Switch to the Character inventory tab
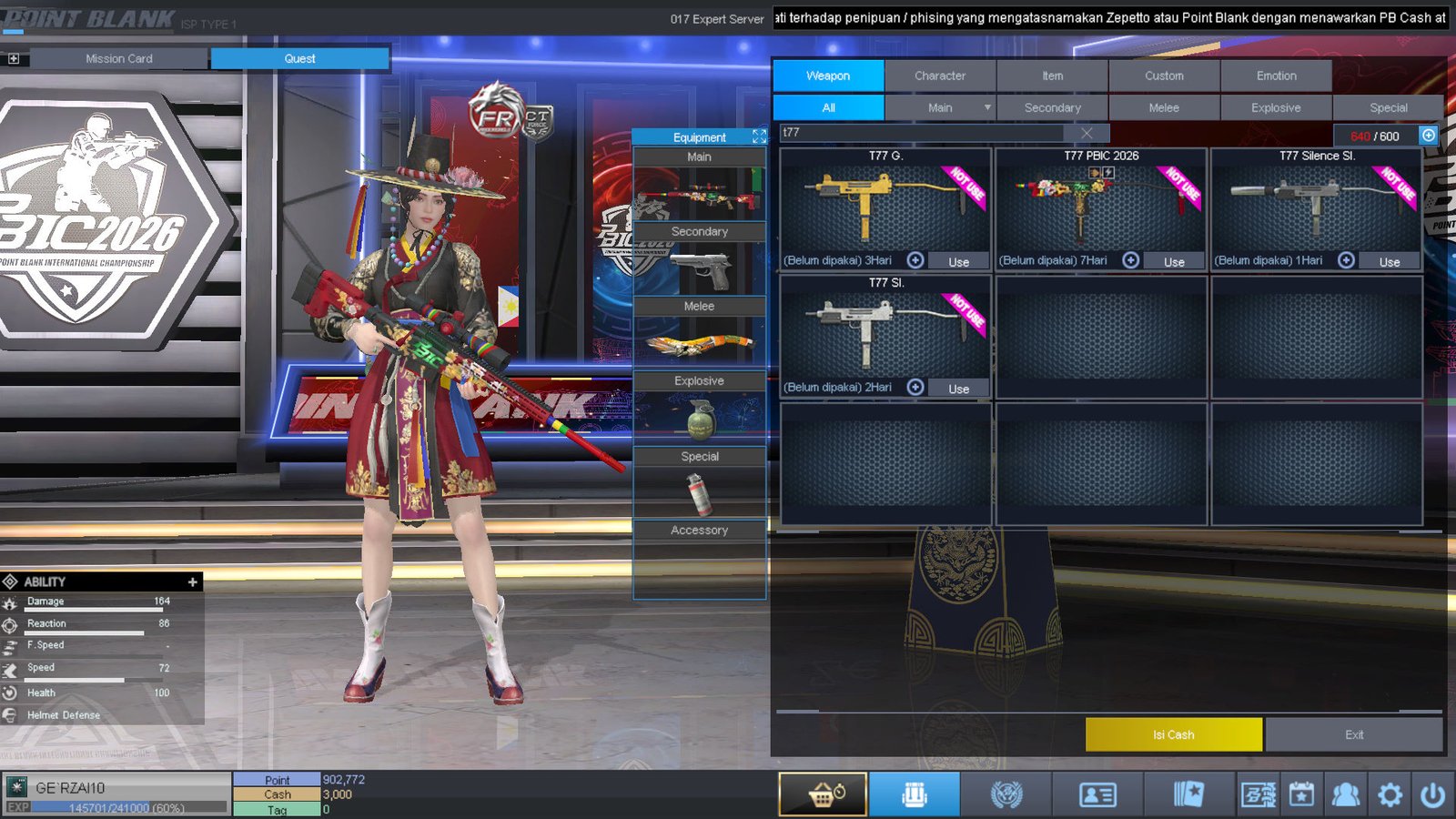The width and height of the screenshot is (1456, 819). pos(940,76)
